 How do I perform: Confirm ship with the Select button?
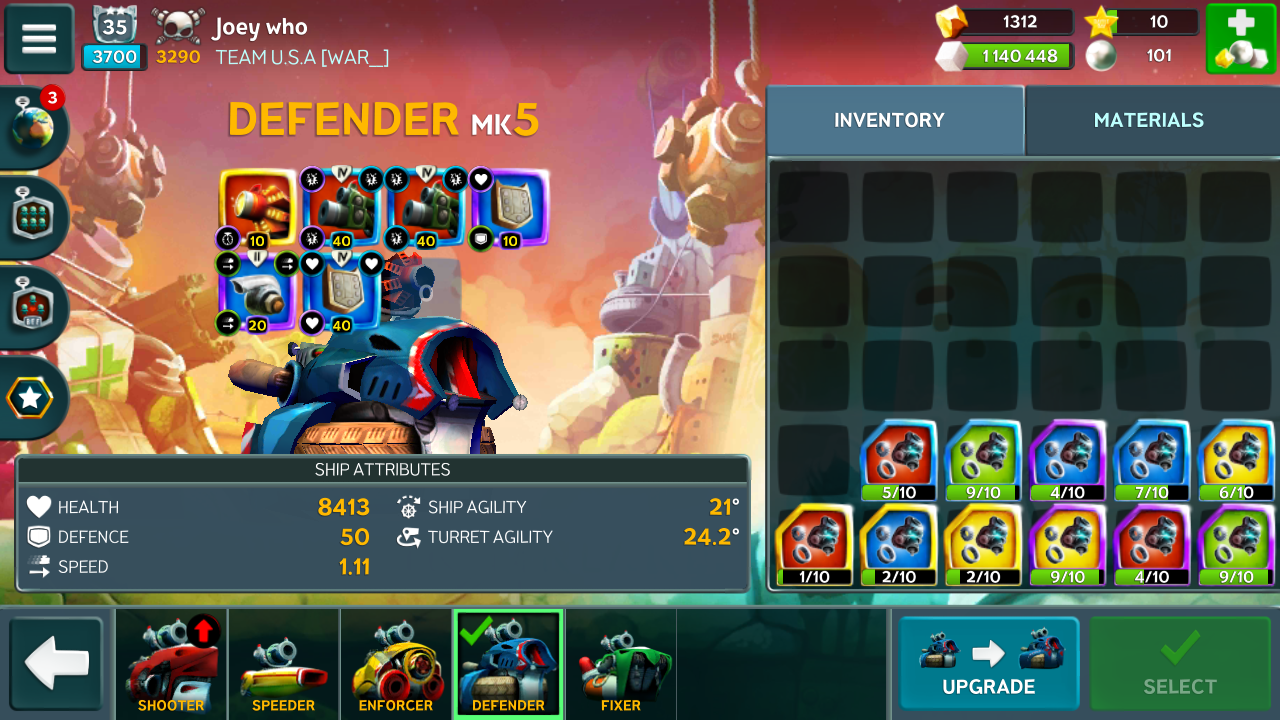point(1180,663)
